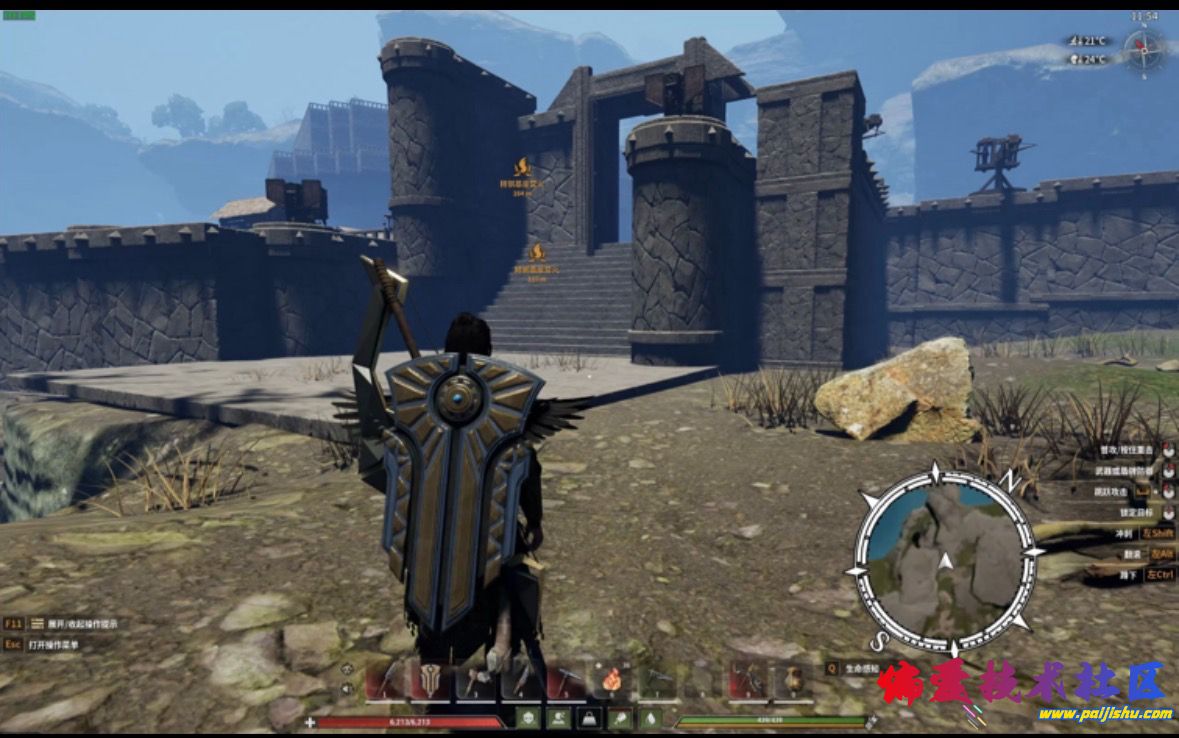Toggle the speaker sound icon
The image size is (1179, 738).
tap(347, 689)
